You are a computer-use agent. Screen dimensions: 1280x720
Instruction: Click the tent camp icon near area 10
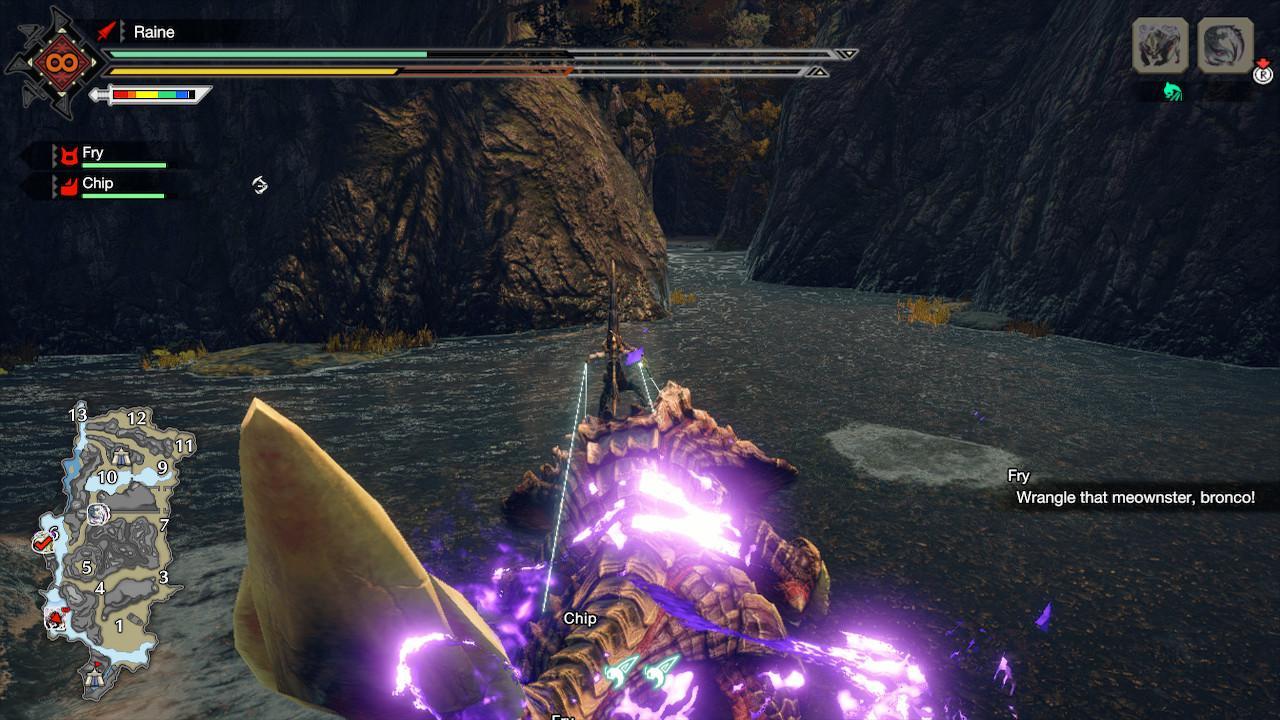point(119,454)
